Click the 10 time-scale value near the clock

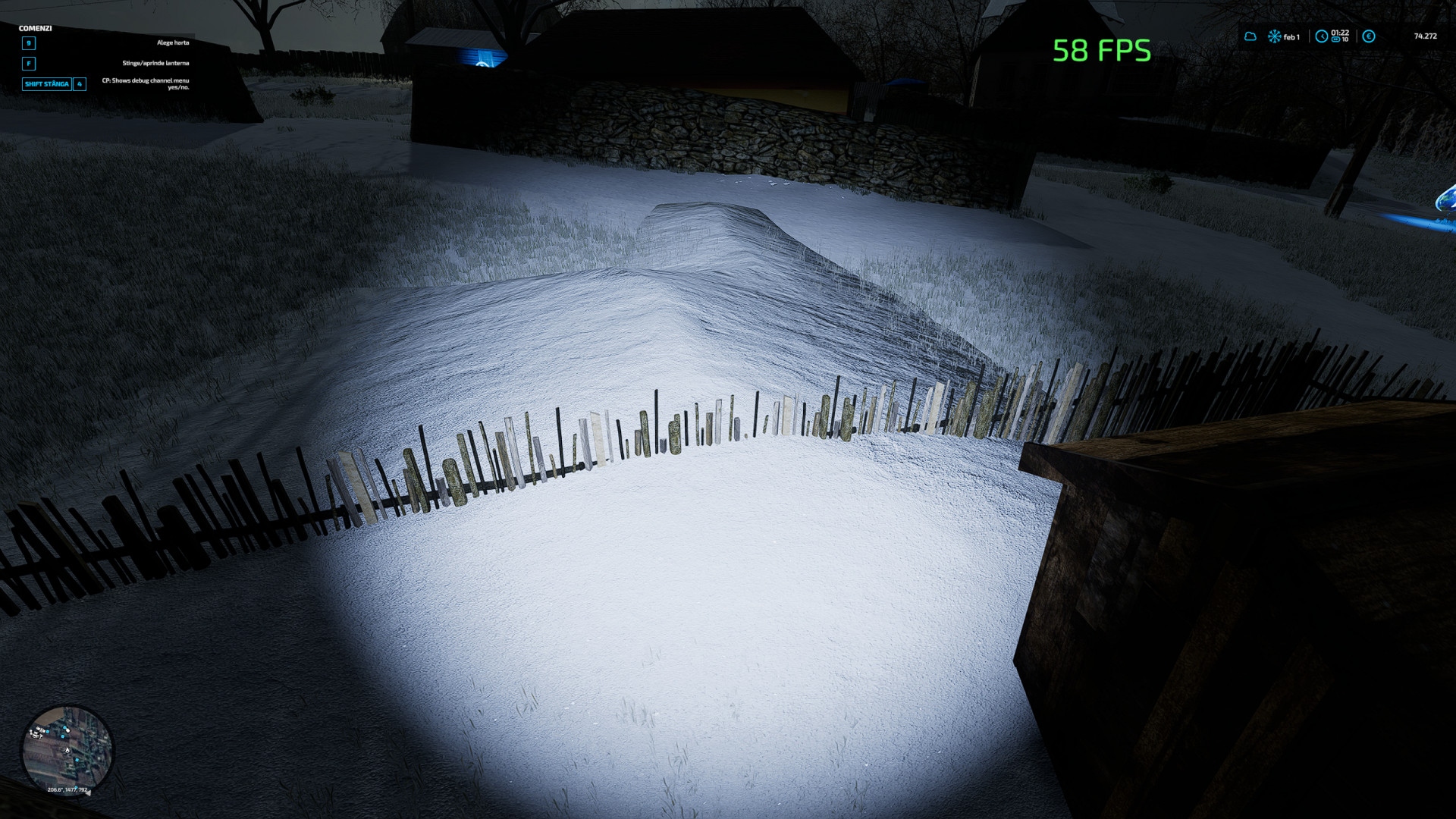click(x=1345, y=39)
